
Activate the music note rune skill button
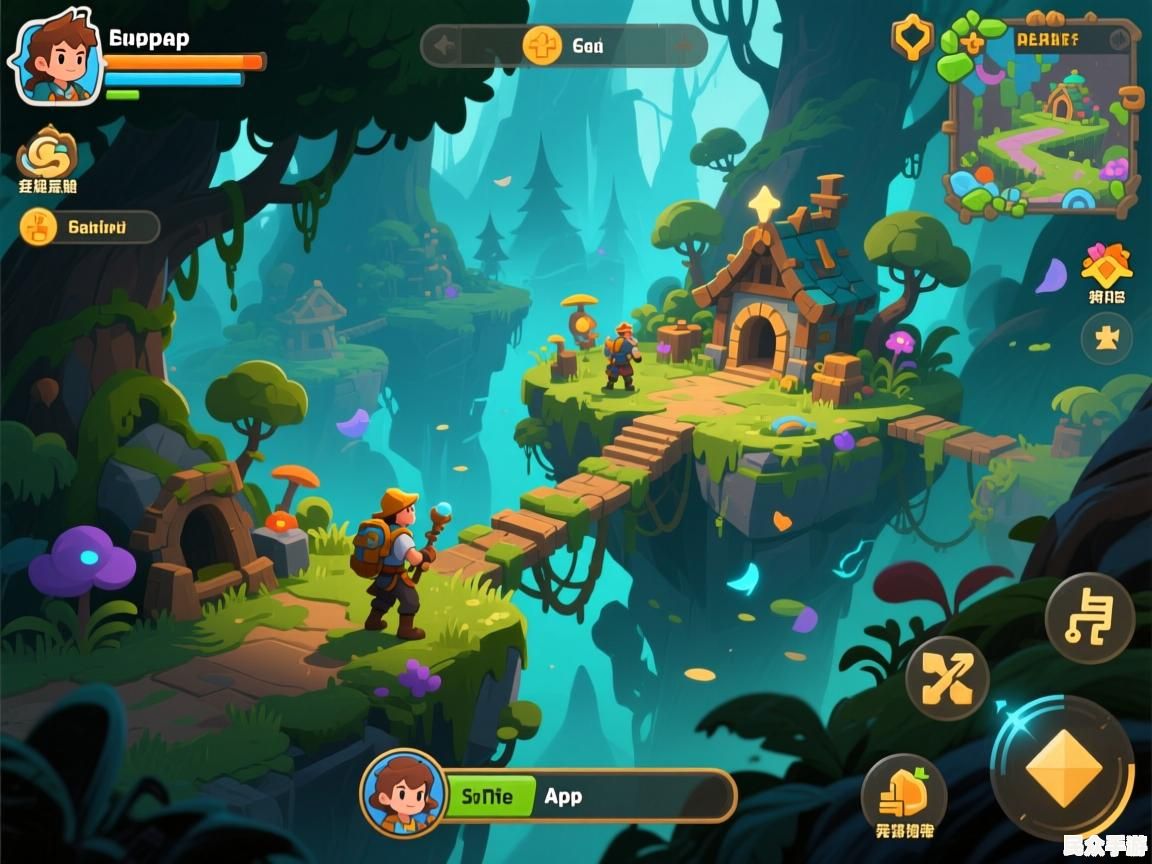coord(1089,618)
